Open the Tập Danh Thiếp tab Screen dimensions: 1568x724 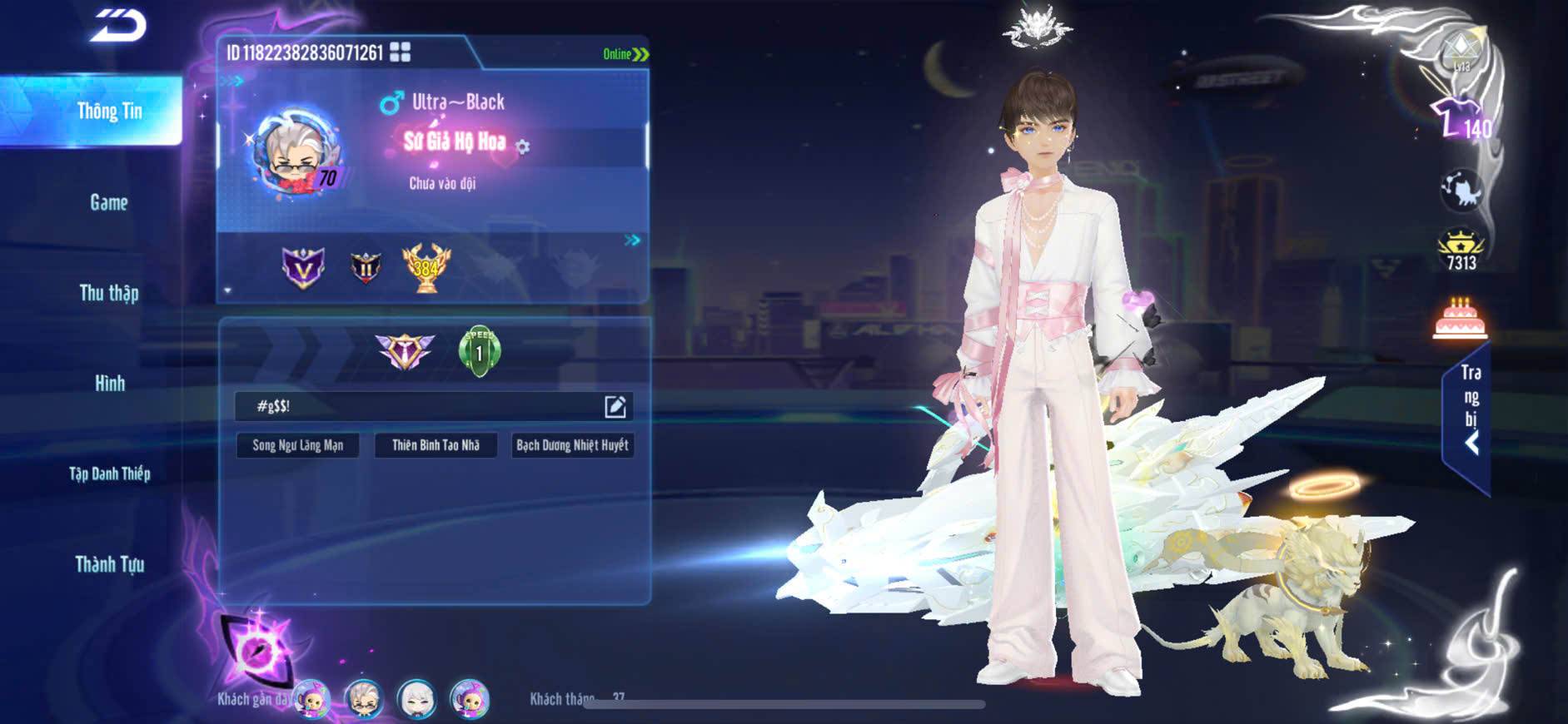pos(109,474)
